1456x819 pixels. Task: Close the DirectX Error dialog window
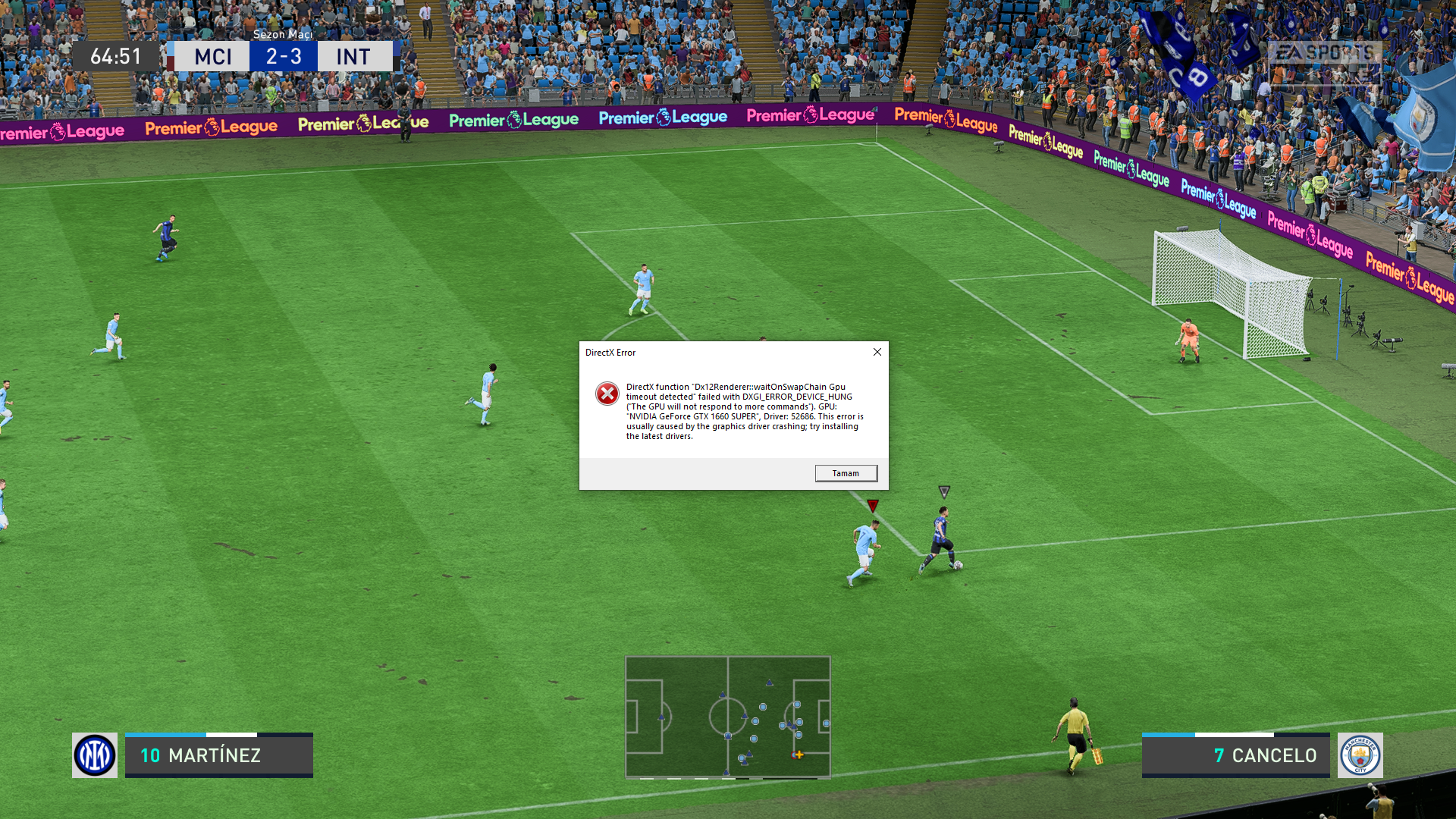[x=877, y=352]
